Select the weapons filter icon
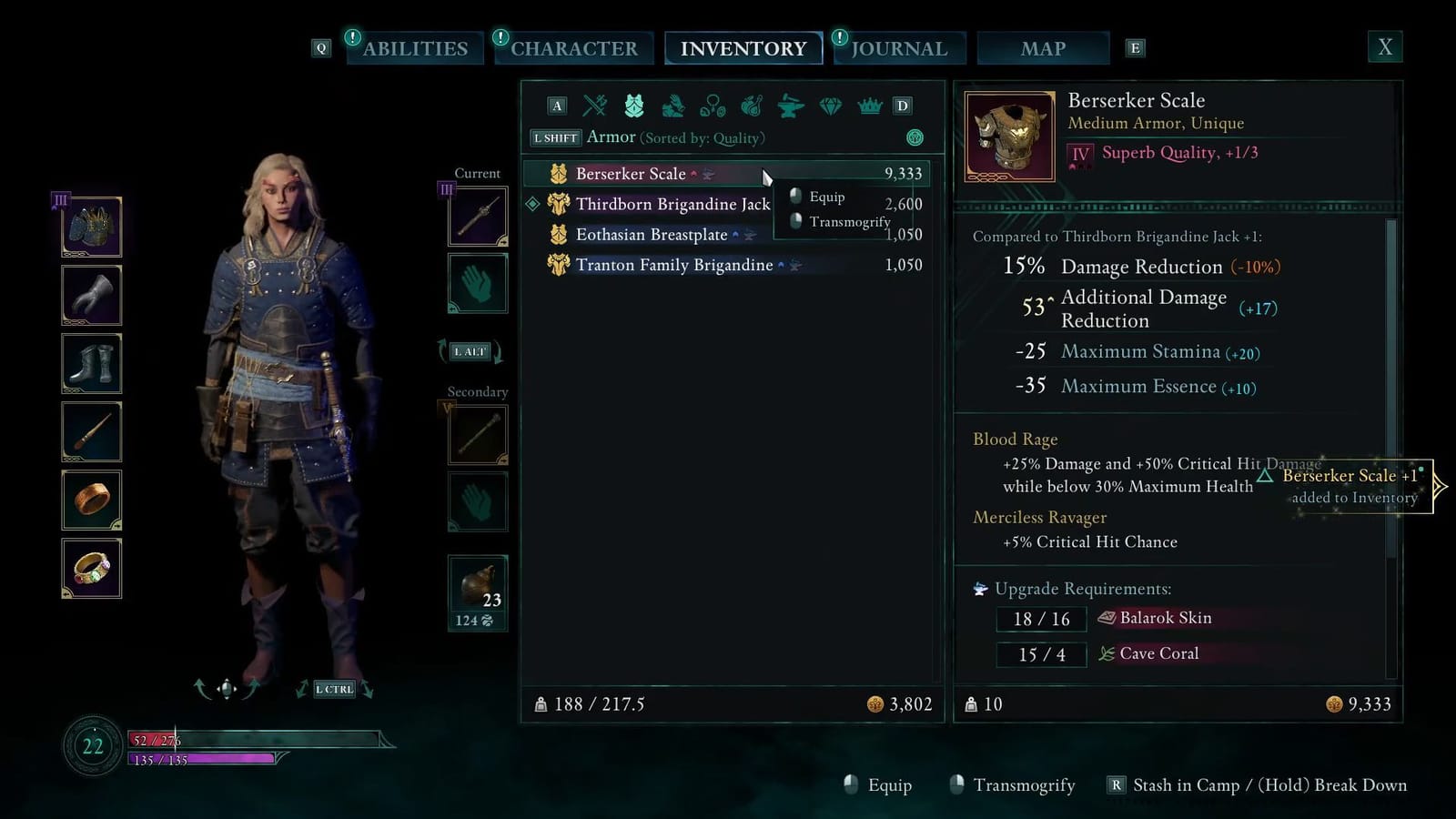 (x=595, y=106)
